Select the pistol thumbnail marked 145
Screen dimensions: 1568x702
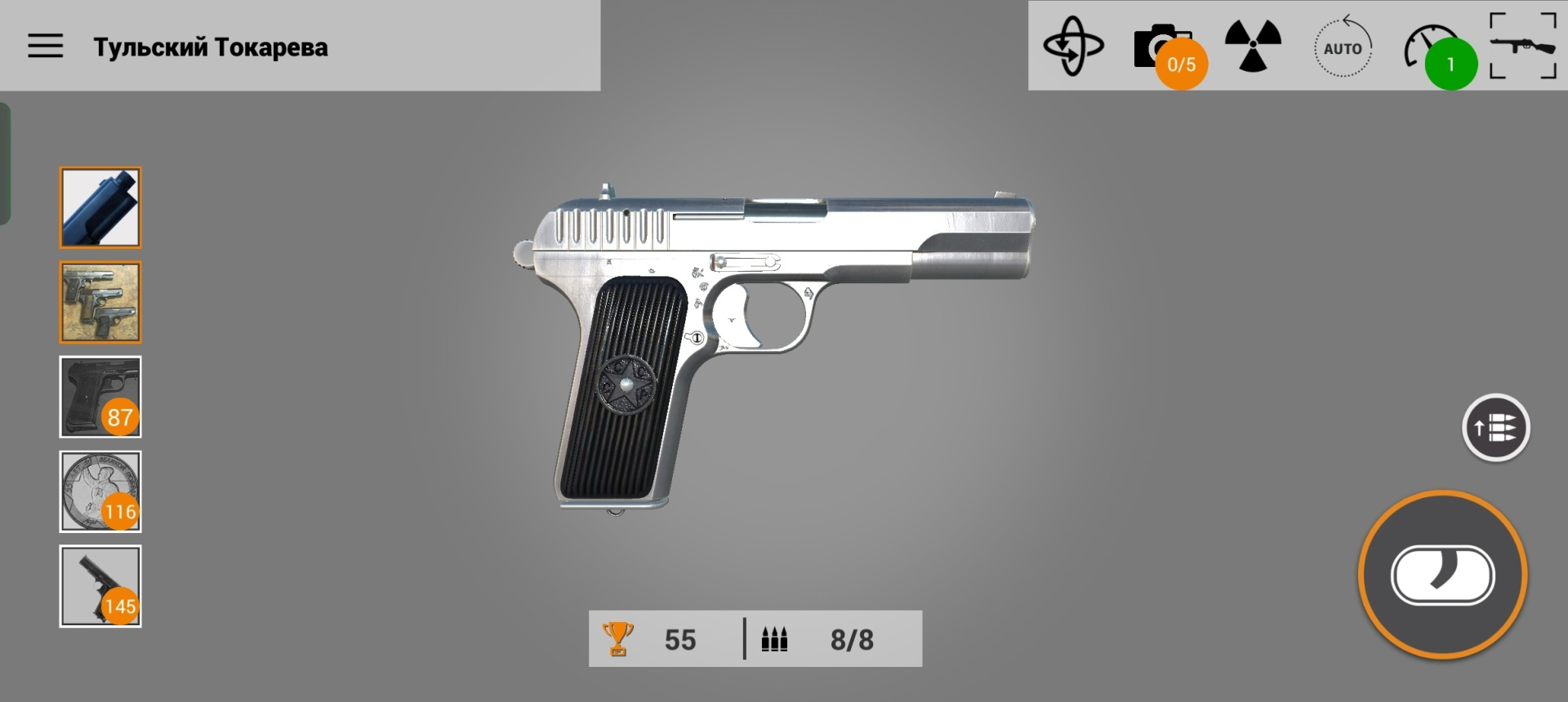pyautogui.click(x=100, y=586)
